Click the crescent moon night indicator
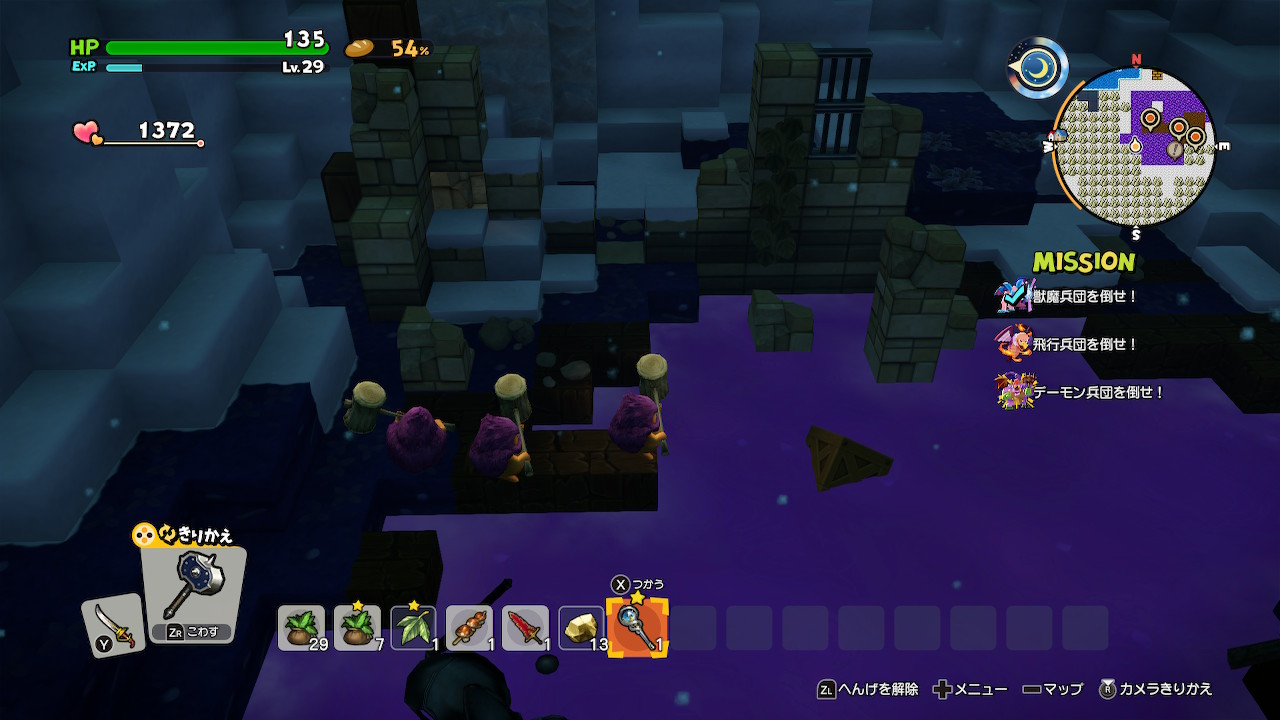 coord(1038,67)
